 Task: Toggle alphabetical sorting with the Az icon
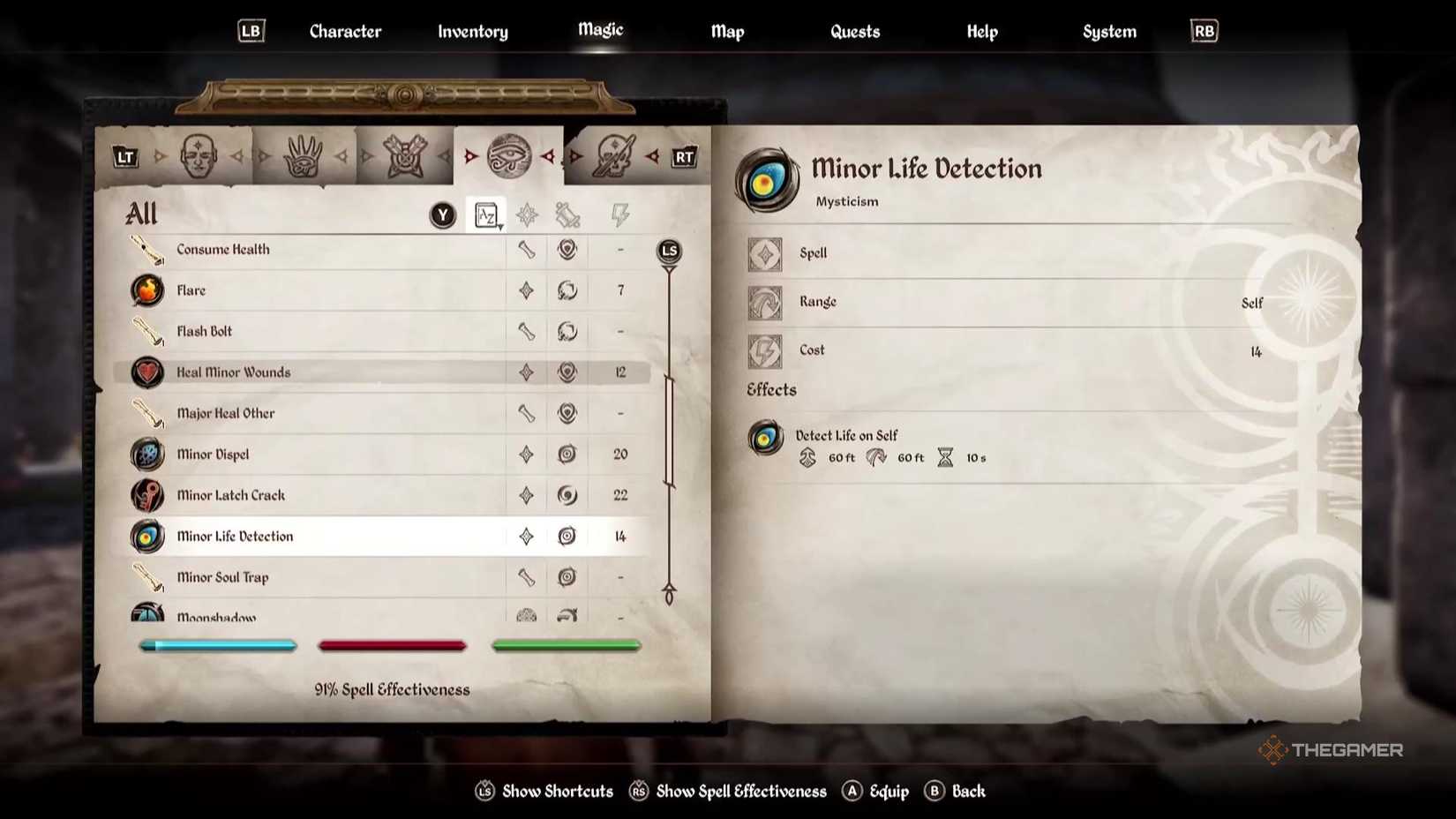point(485,214)
